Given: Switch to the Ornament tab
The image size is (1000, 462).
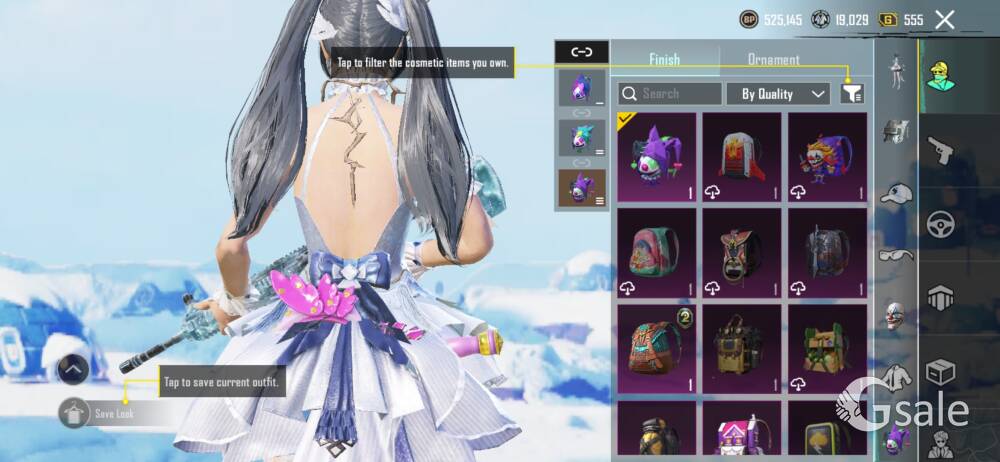Looking at the screenshot, I should [773, 59].
